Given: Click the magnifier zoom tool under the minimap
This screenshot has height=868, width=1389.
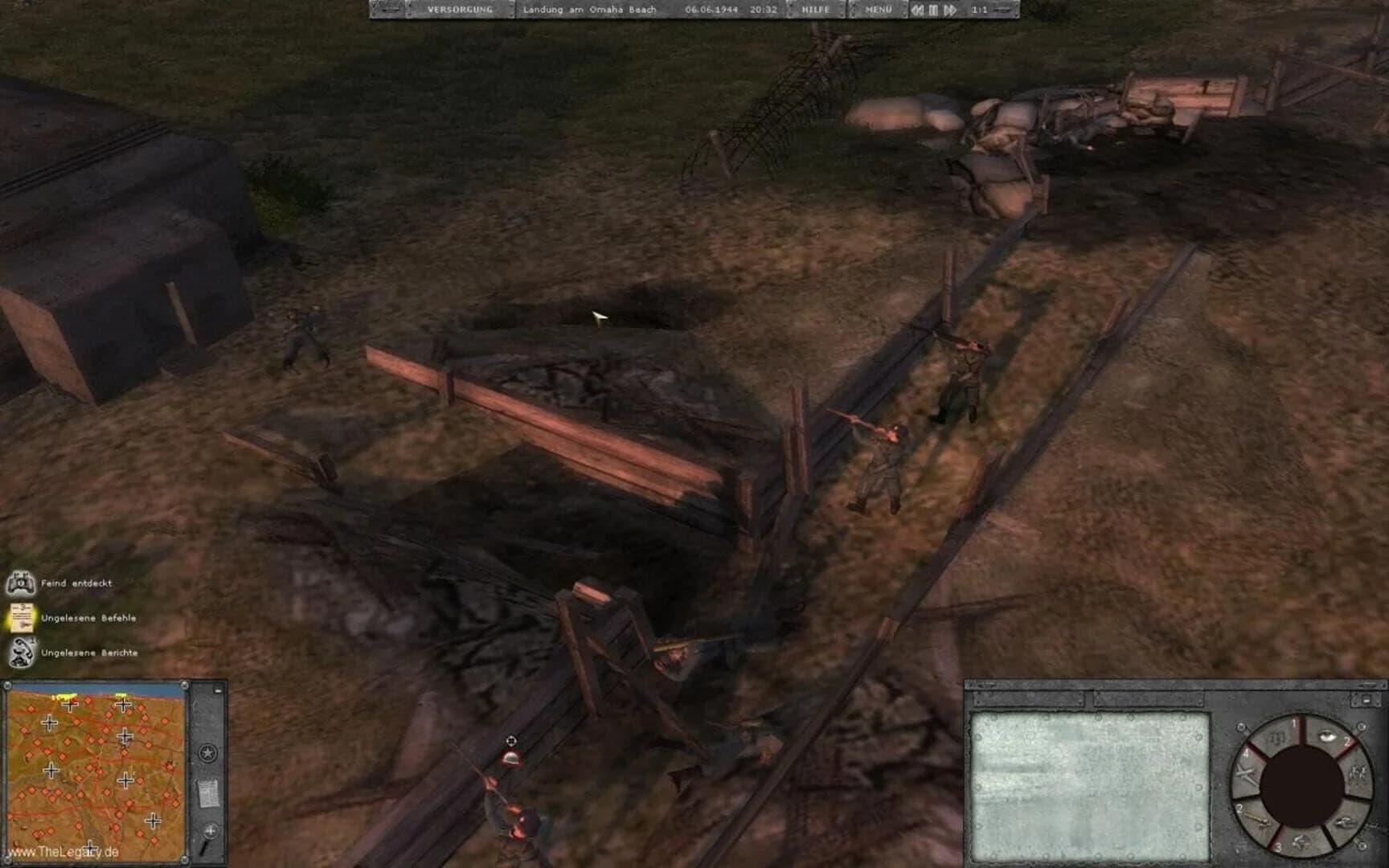Looking at the screenshot, I should click(x=210, y=829).
